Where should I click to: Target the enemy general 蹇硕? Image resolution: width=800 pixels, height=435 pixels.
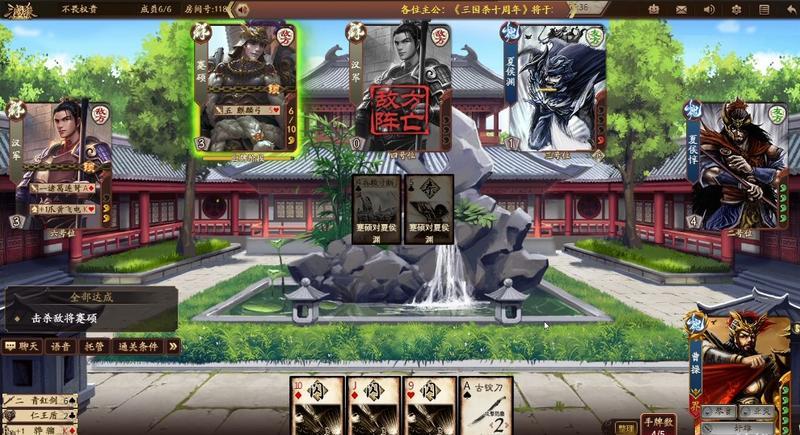pyautogui.click(x=246, y=89)
